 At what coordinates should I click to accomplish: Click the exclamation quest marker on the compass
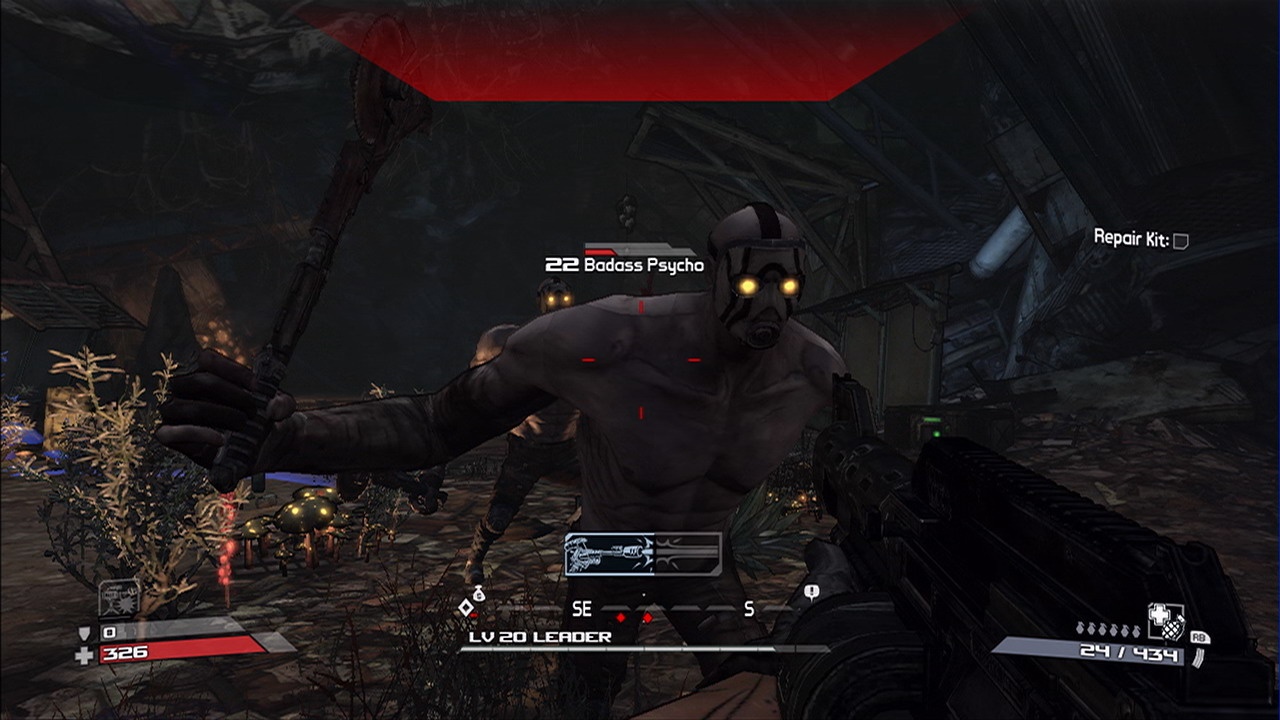811,593
